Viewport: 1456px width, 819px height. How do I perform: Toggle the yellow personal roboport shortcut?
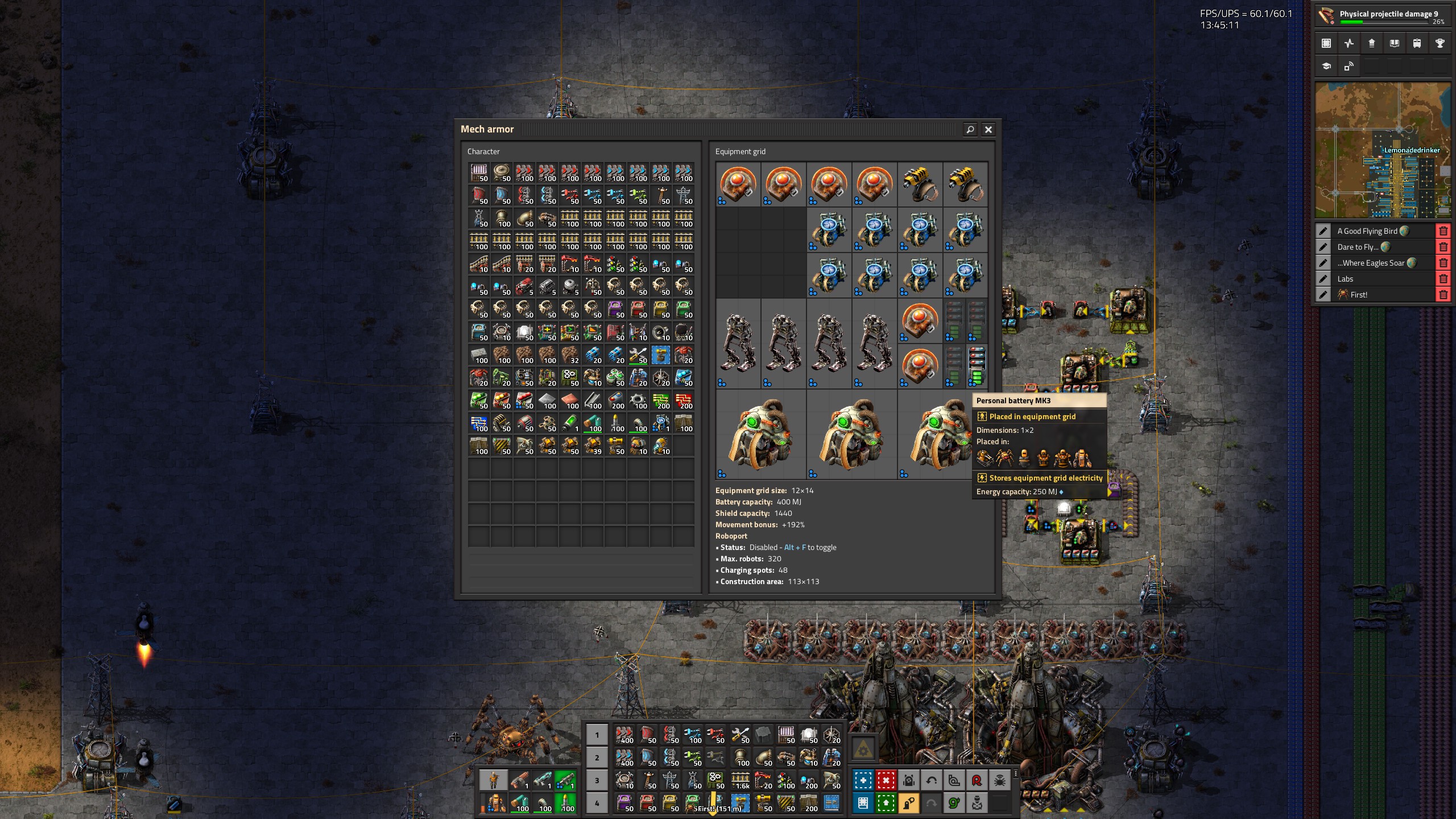(x=908, y=803)
